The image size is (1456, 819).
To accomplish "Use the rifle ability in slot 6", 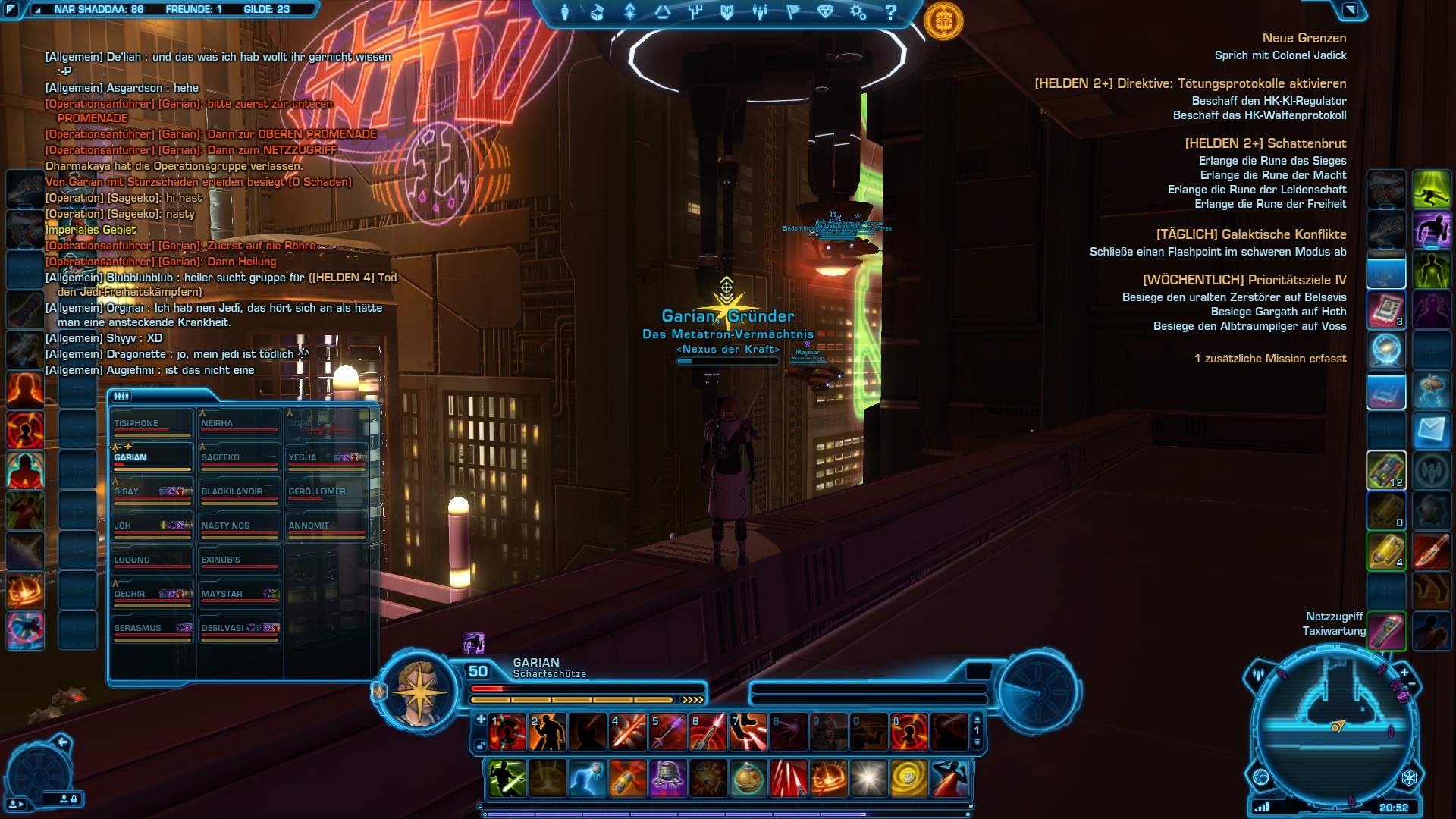I will (708, 733).
